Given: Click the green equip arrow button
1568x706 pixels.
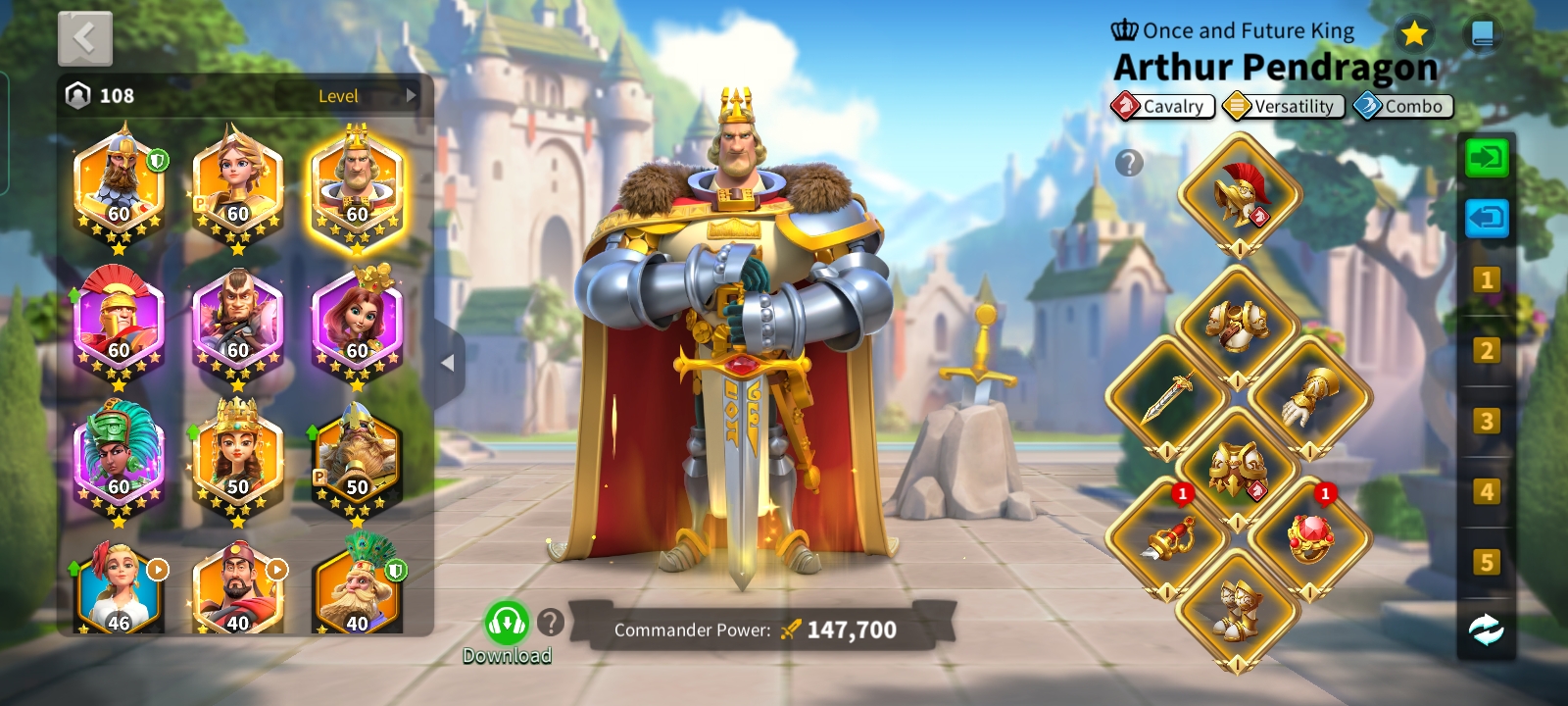Looking at the screenshot, I should click(1486, 158).
